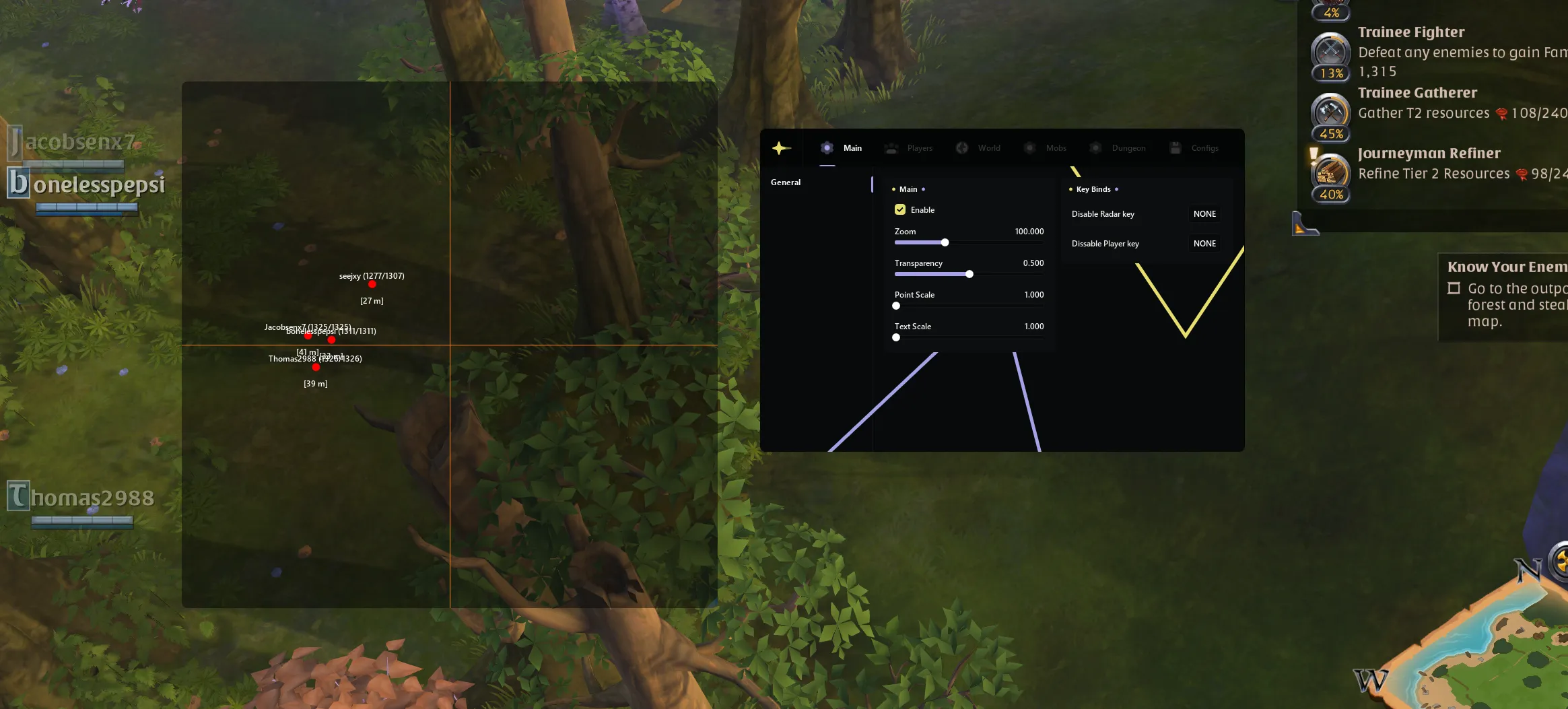The height and width of the screenshot is (709, 1568).
Task: Click the Trainee Fighter crossed swords emblem
Action: [1330, 50]
